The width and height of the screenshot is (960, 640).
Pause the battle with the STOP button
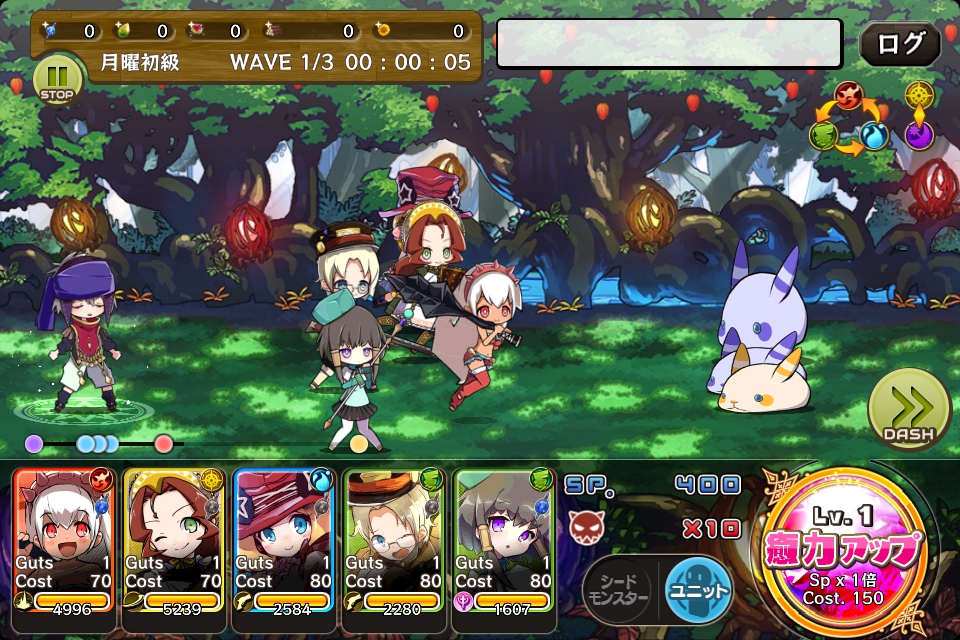click(57, 80)
